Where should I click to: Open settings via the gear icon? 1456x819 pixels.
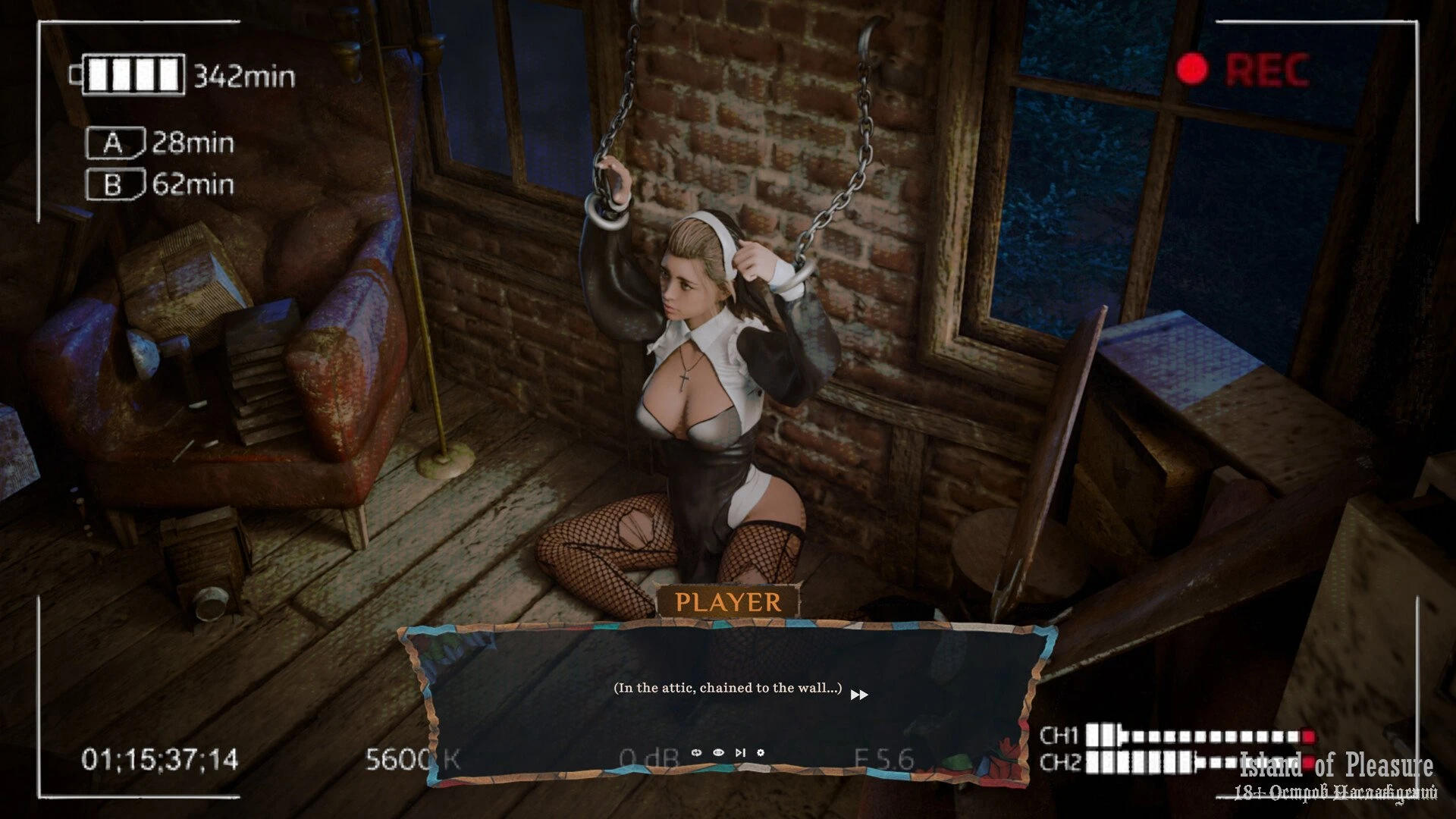pos(761,752)
